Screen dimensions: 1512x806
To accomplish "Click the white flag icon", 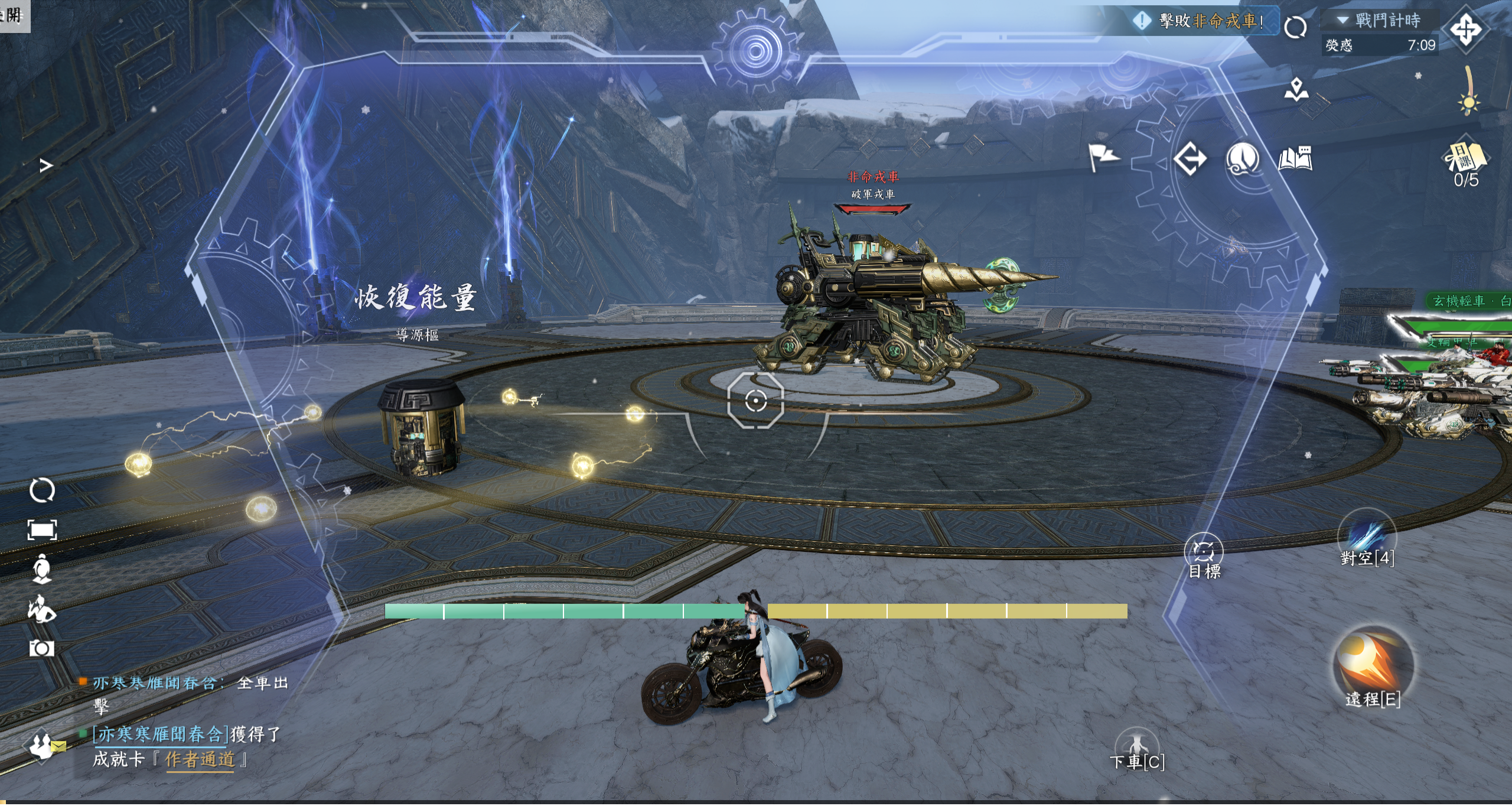I will pyautogui.click(x=1103, y=157).
